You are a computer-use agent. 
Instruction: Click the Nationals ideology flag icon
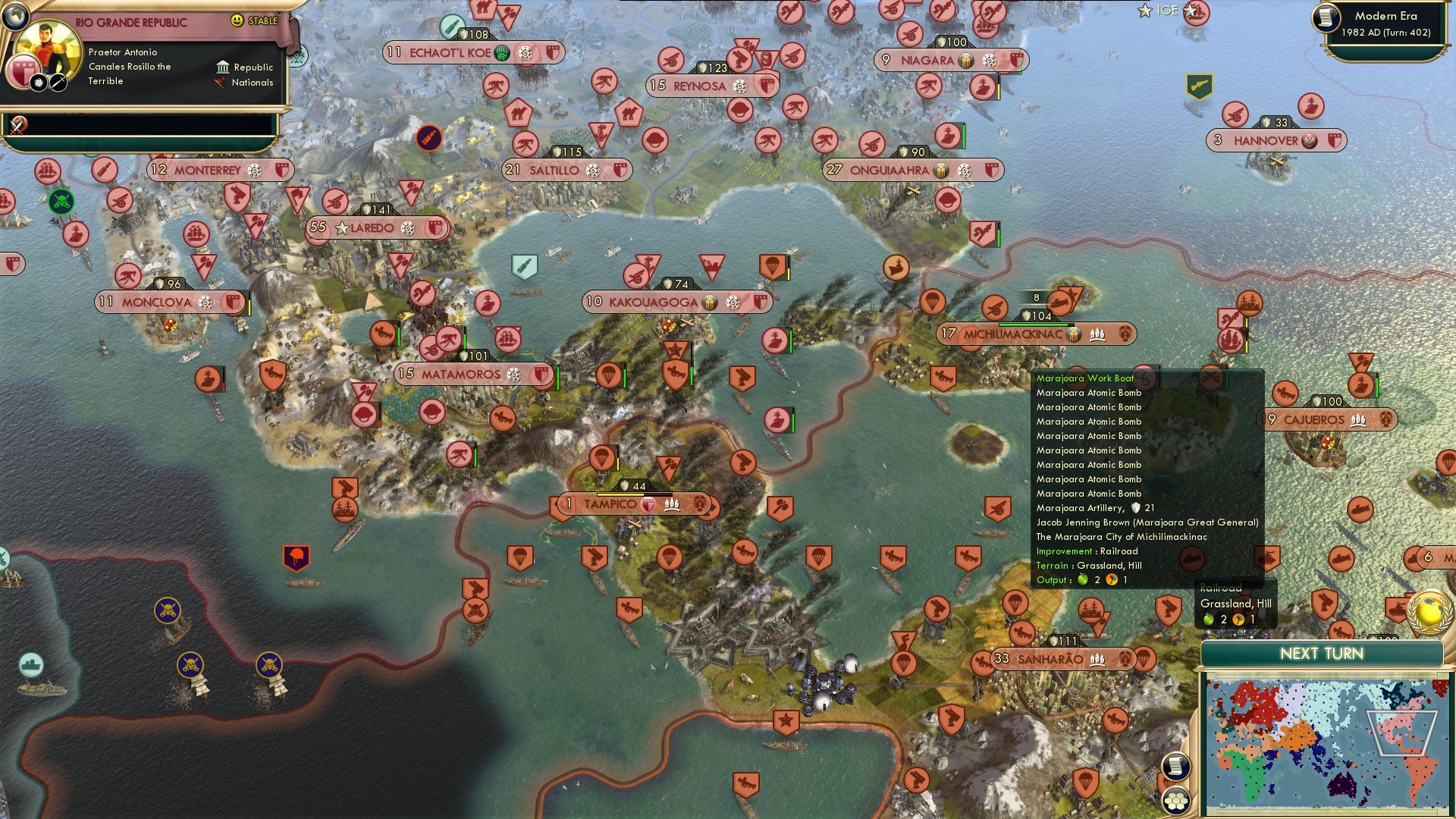pos(220,83)
